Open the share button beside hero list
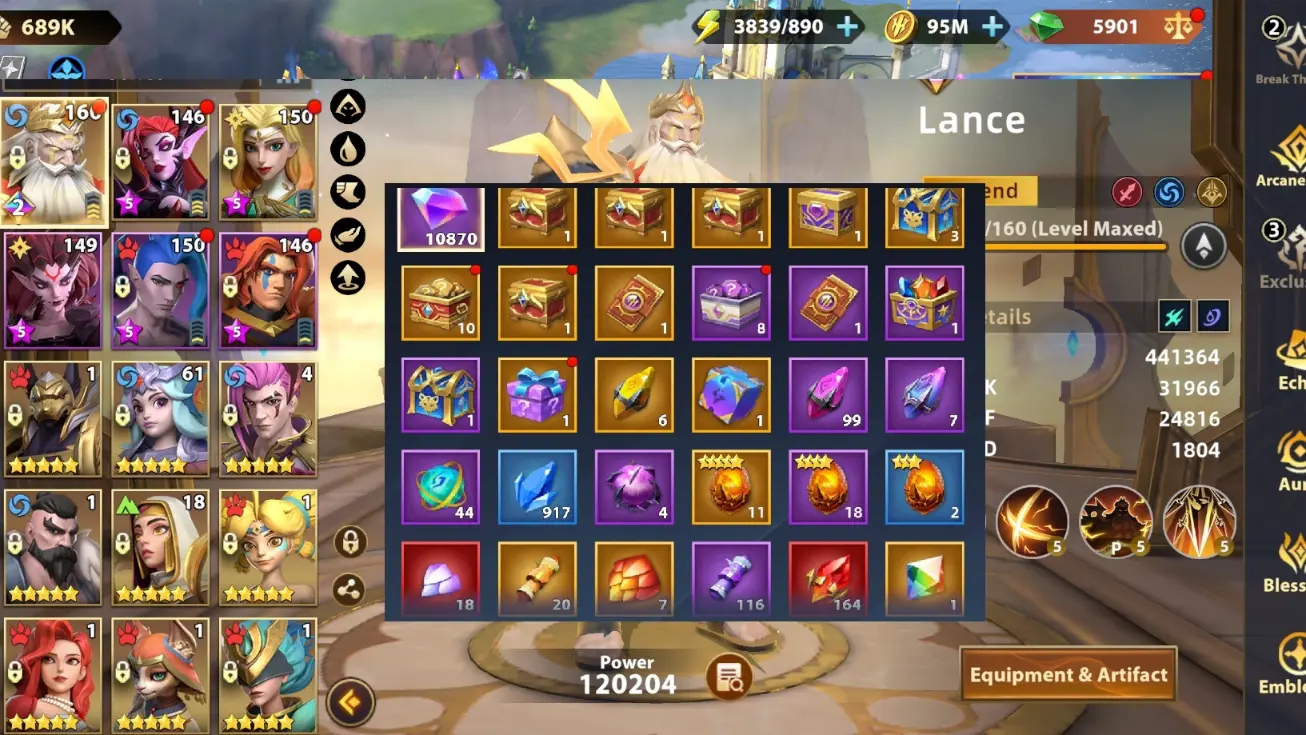Viewport: 1306px width, 735px height. tap(349, 590)
